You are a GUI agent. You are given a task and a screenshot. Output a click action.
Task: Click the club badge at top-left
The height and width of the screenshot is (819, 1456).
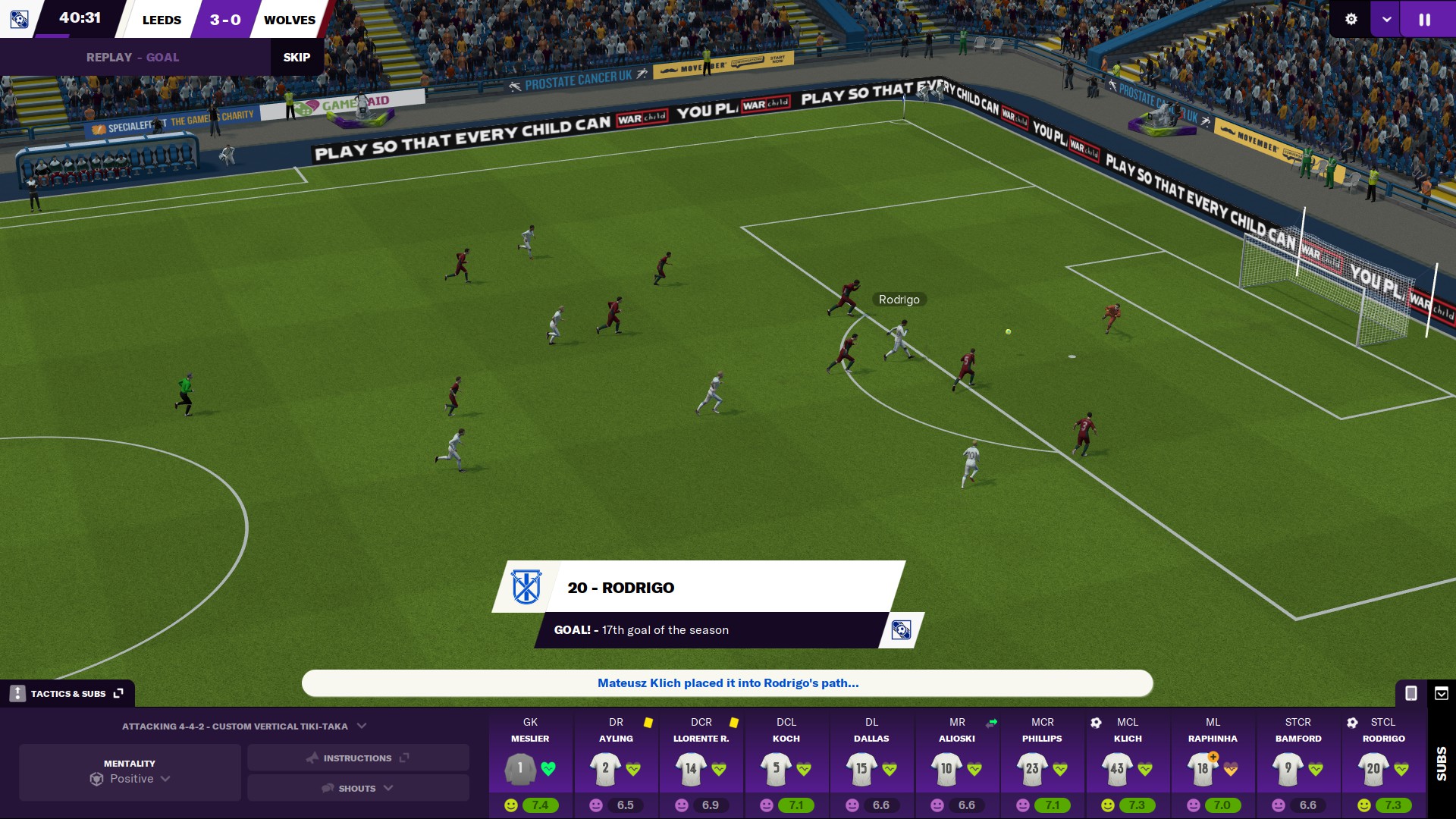[x=19, y=19]
